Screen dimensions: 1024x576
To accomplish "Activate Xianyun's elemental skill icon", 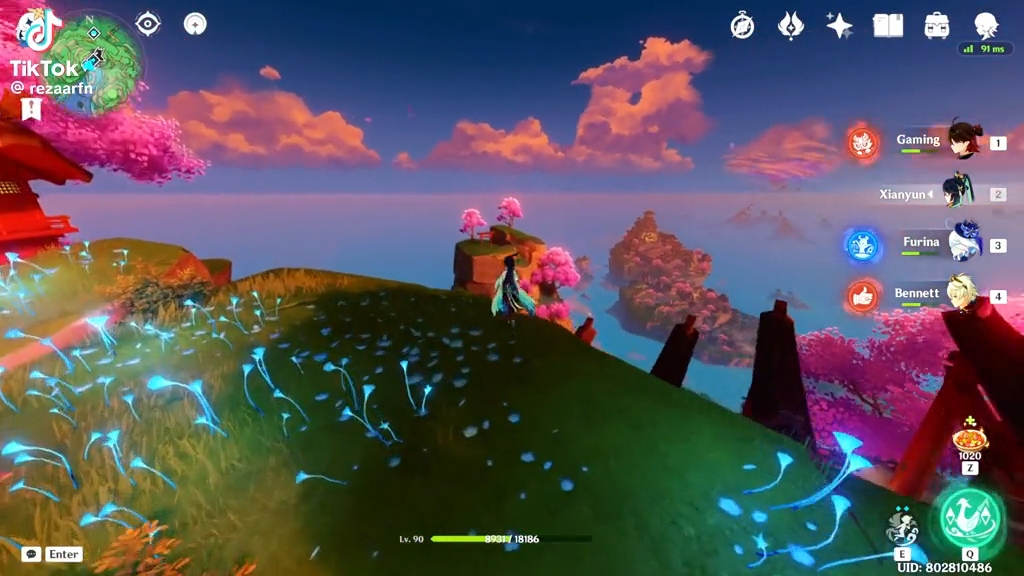I will point(902,526).
